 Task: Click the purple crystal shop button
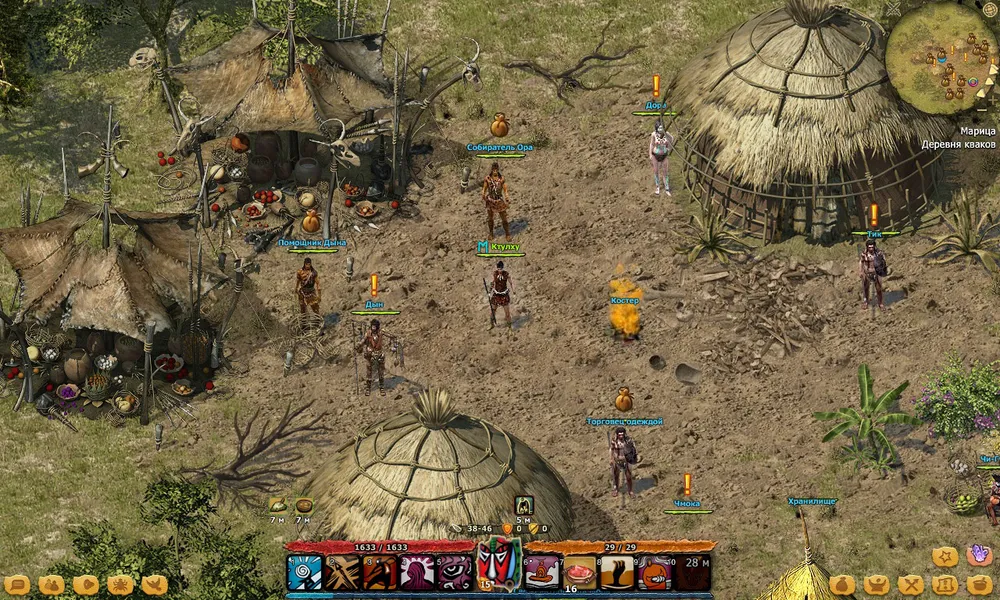[x=979, y=556]
